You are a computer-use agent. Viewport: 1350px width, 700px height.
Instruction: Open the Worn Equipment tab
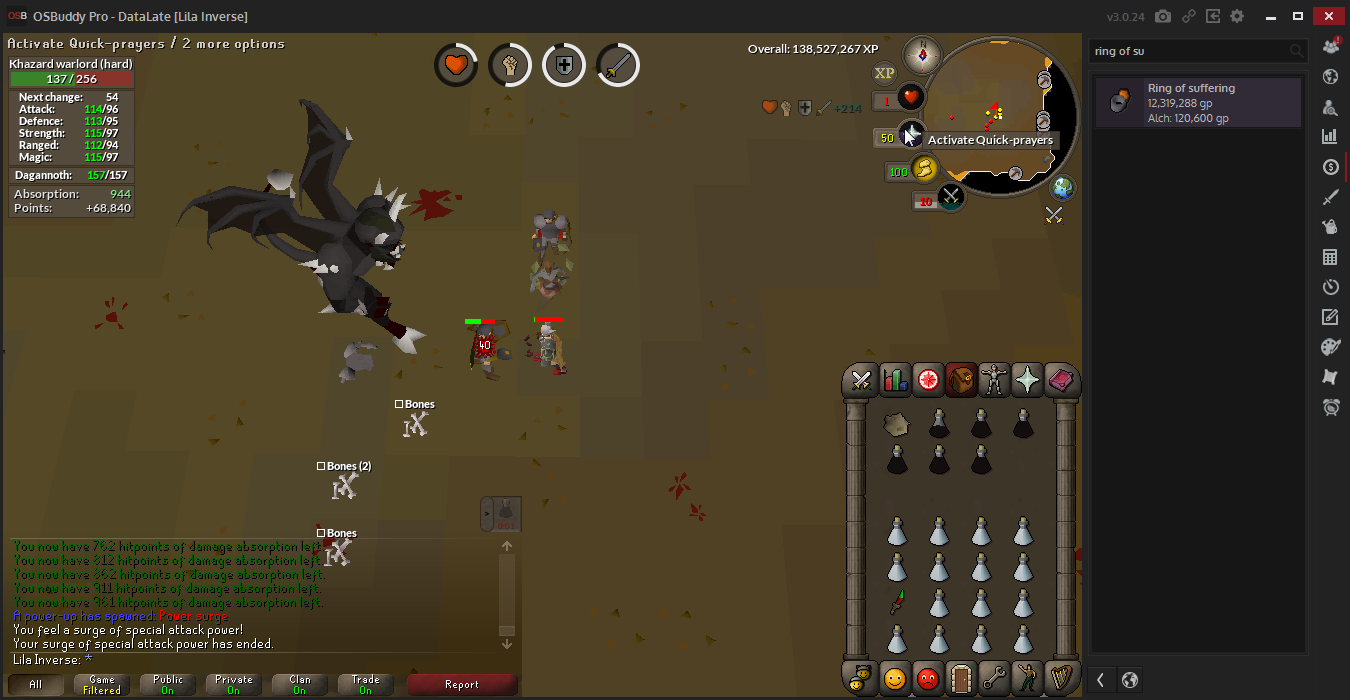click(x=994, y=381)
